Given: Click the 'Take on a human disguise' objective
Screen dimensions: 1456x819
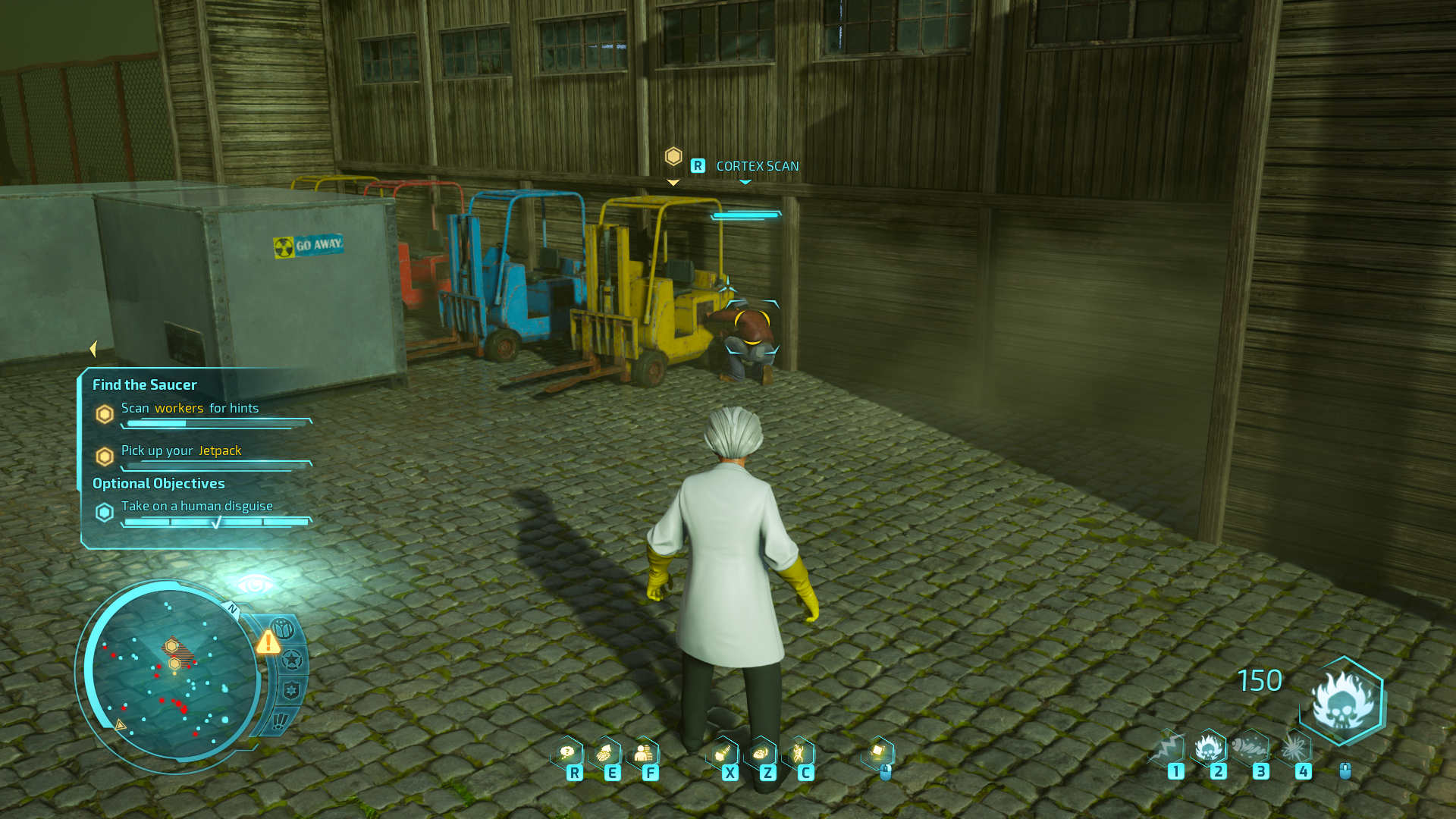Looking at the screenshot, I should 197,506.
